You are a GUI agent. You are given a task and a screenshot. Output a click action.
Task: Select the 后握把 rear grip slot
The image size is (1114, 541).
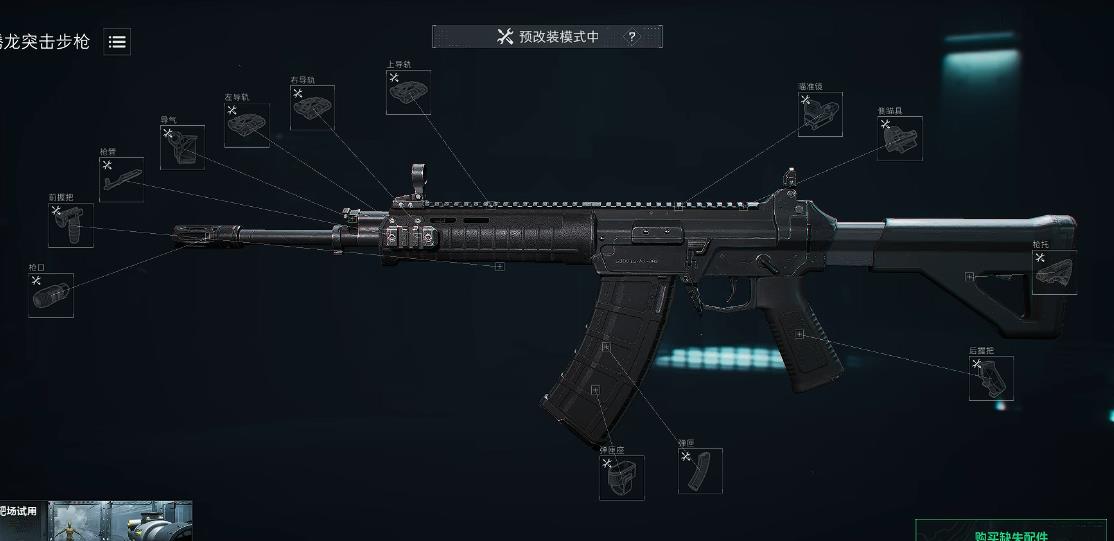[990, 378]
